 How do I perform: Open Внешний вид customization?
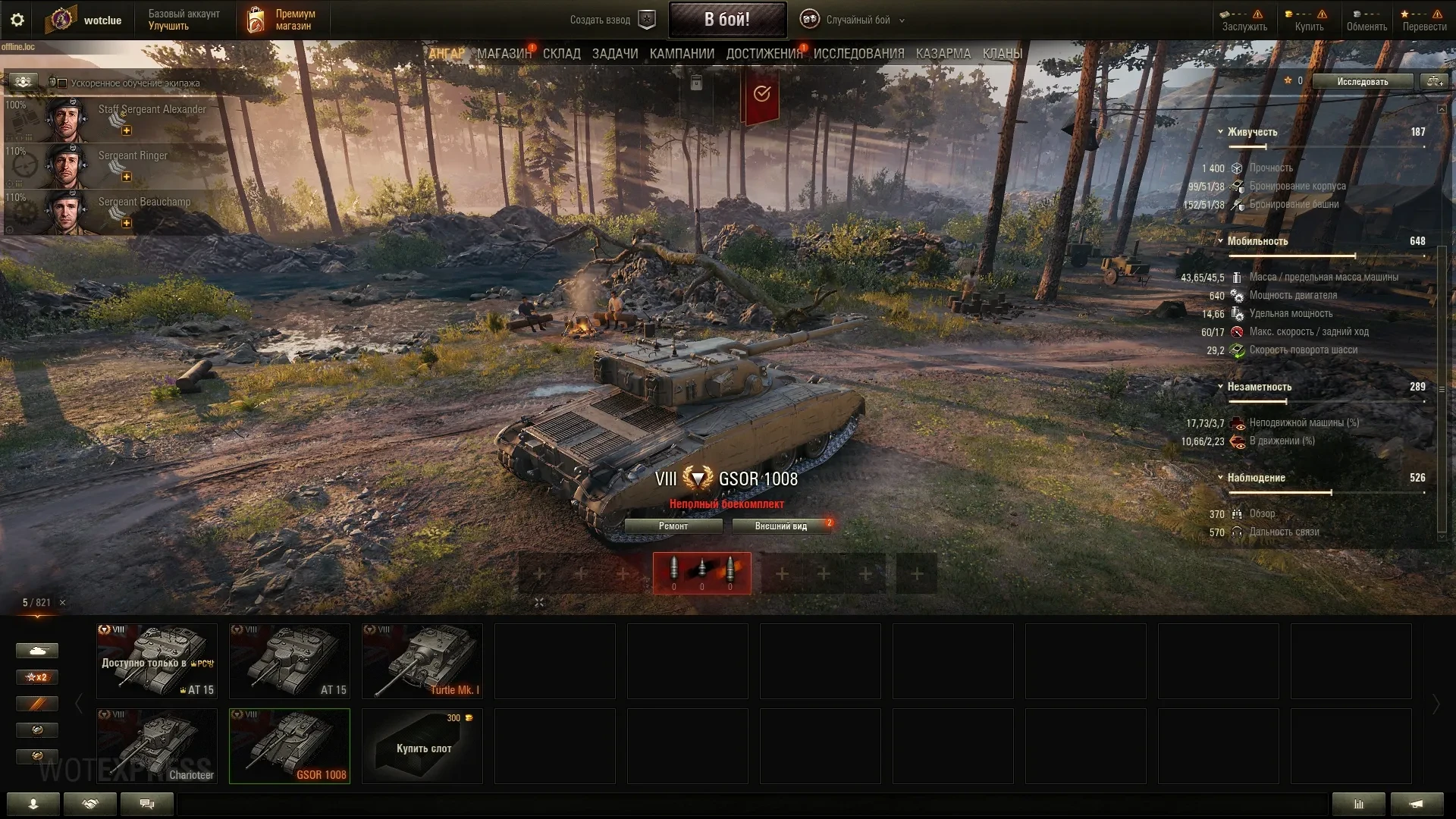[x=780, y=526]
